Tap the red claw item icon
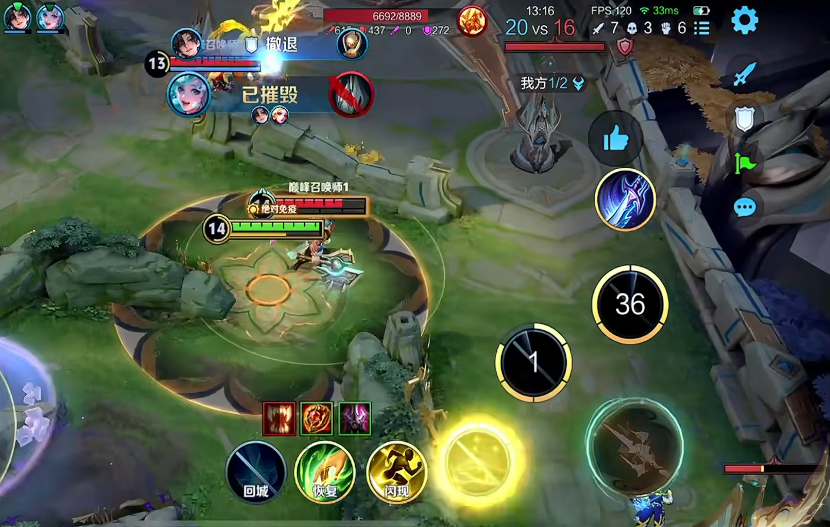 click(x=279, y=418)
